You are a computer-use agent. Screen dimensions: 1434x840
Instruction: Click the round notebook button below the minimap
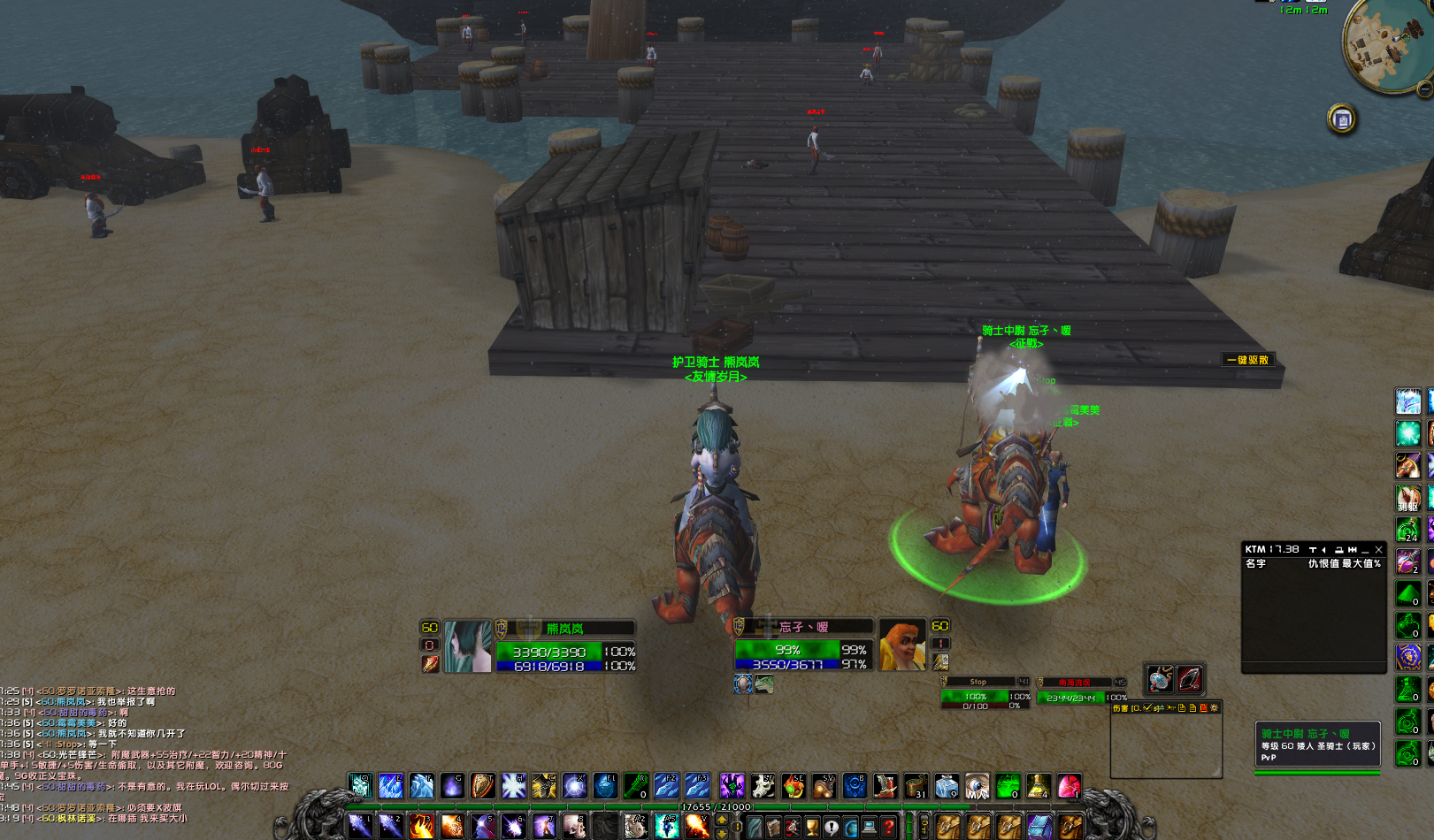coord(1342,119)
